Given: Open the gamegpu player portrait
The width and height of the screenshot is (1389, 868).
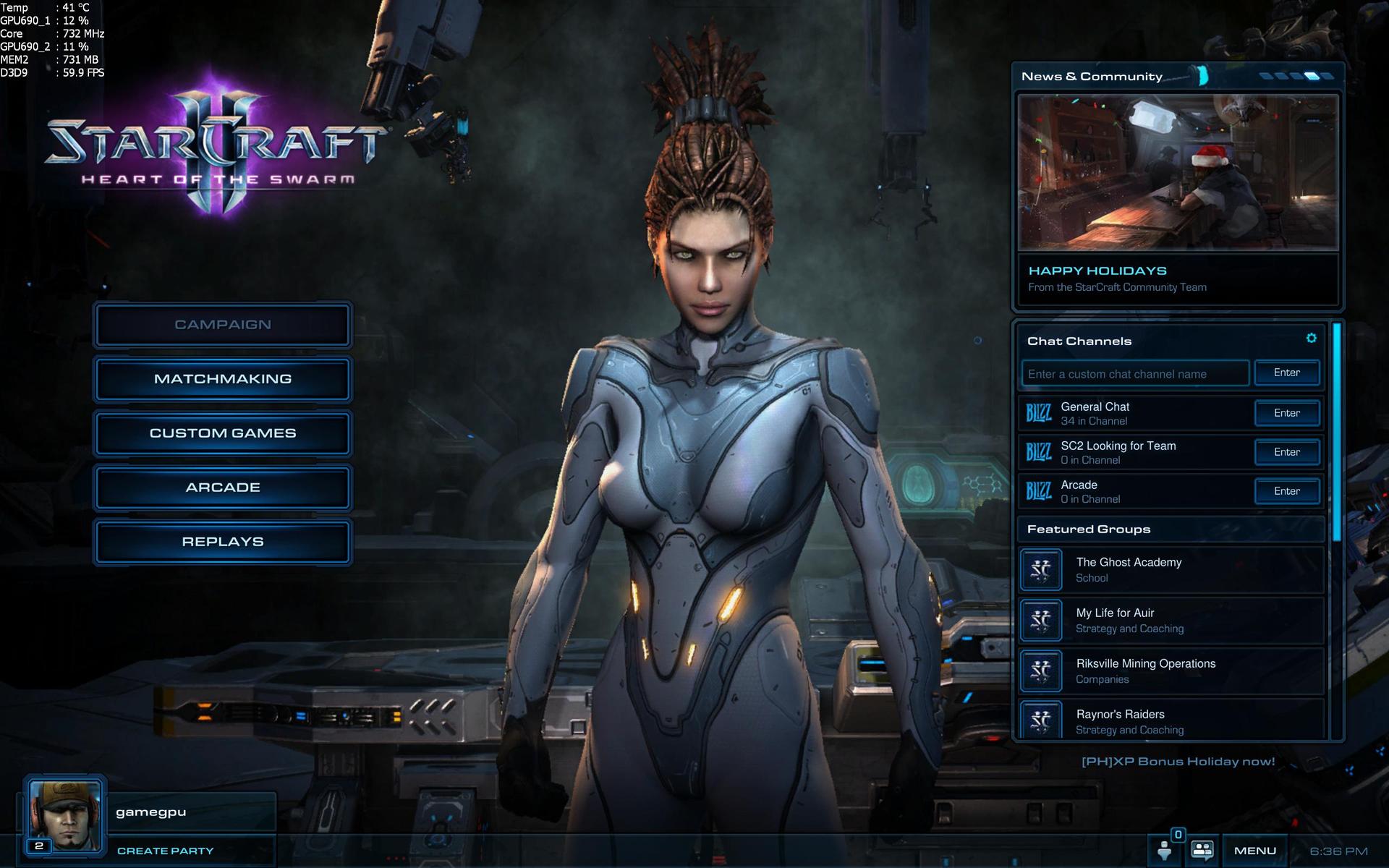Looking at the screenshot, I should click(x=64, y=815).
